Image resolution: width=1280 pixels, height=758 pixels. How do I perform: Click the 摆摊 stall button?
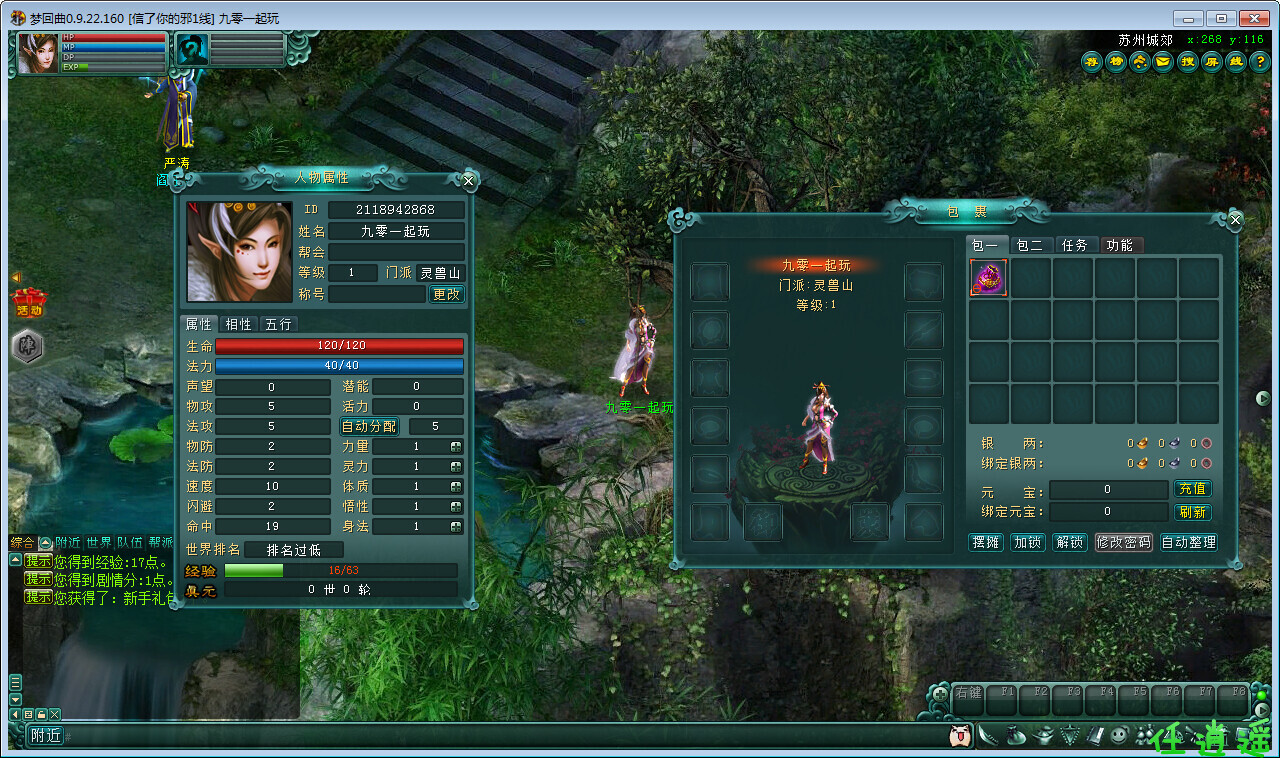coord(986,542)
